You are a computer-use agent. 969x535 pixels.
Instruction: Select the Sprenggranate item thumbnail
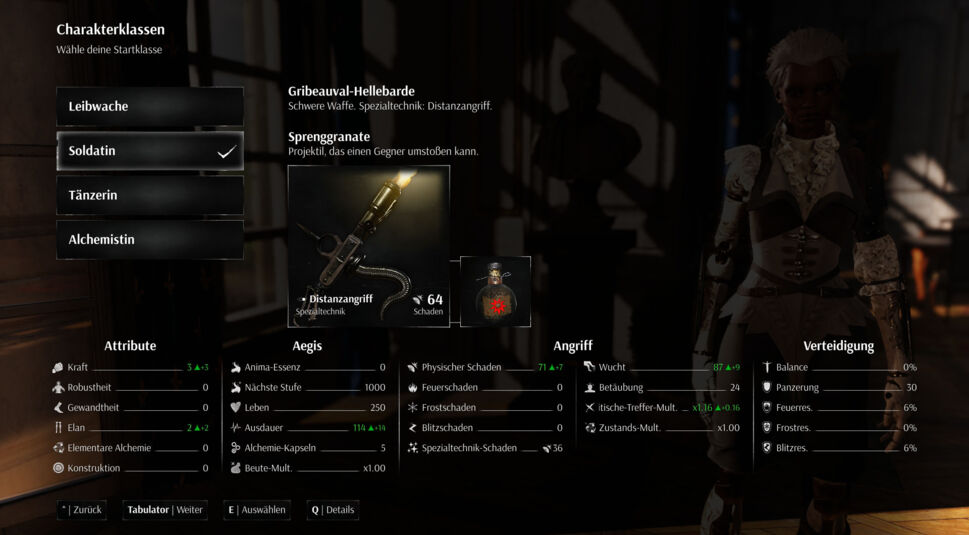pos(495,291)
